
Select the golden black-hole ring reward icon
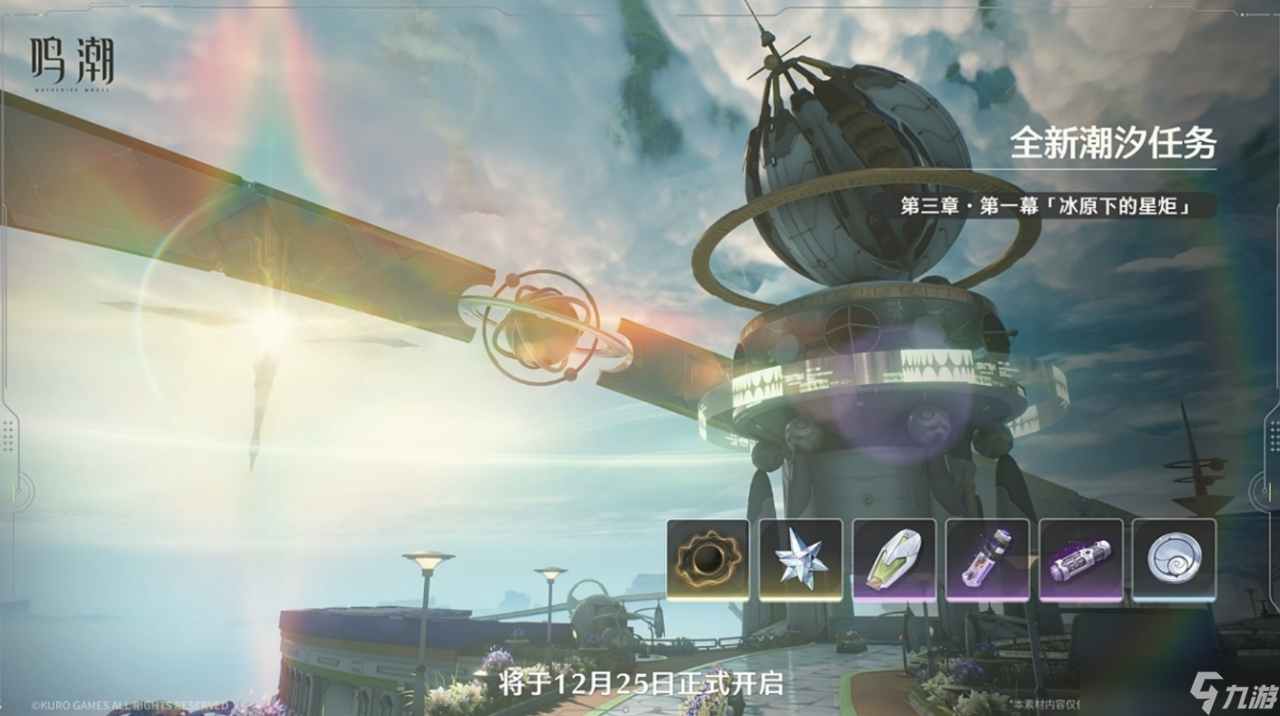[707, 560]
